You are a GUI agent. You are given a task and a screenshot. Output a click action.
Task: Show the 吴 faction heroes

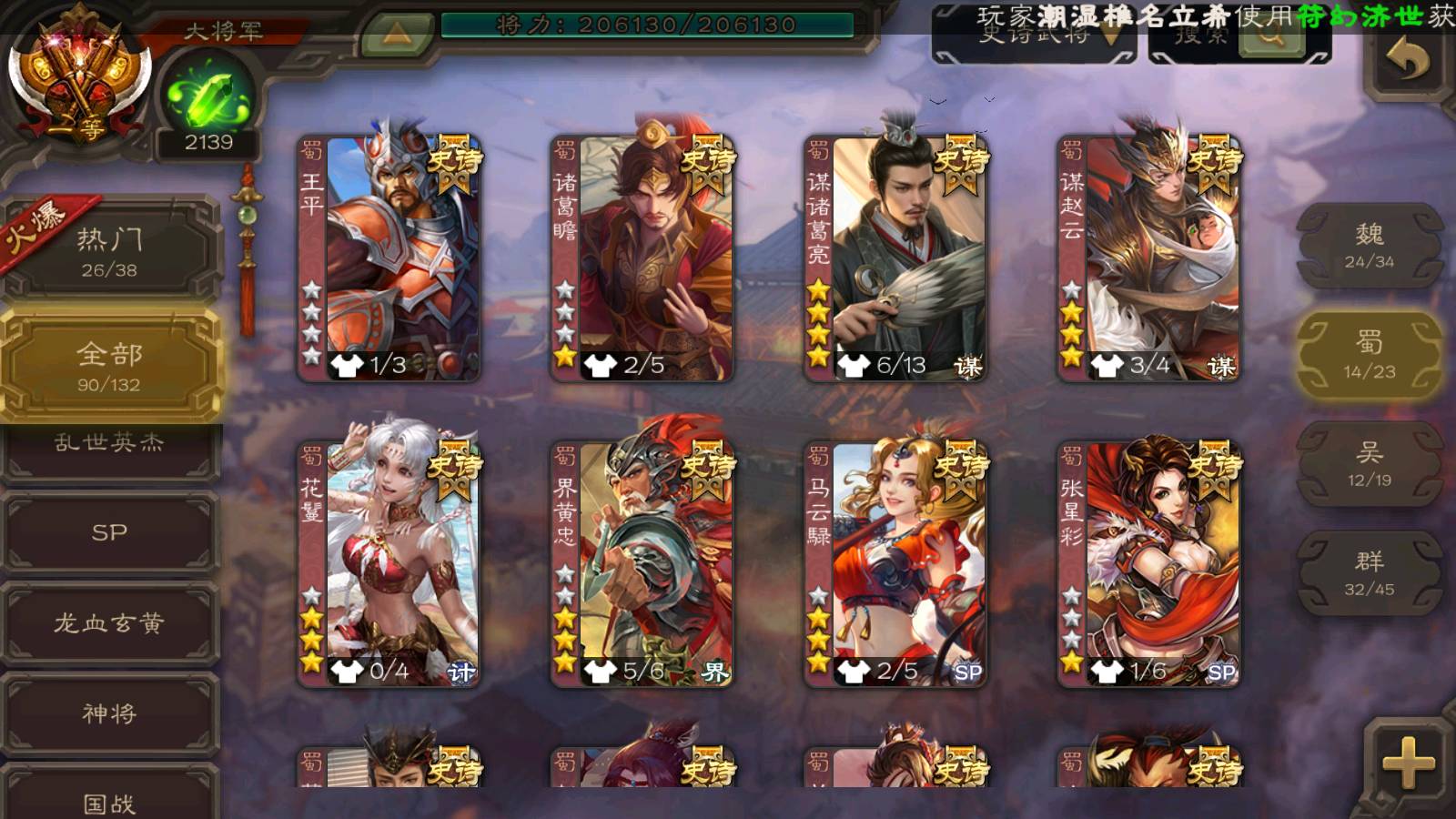point(1369,464)
